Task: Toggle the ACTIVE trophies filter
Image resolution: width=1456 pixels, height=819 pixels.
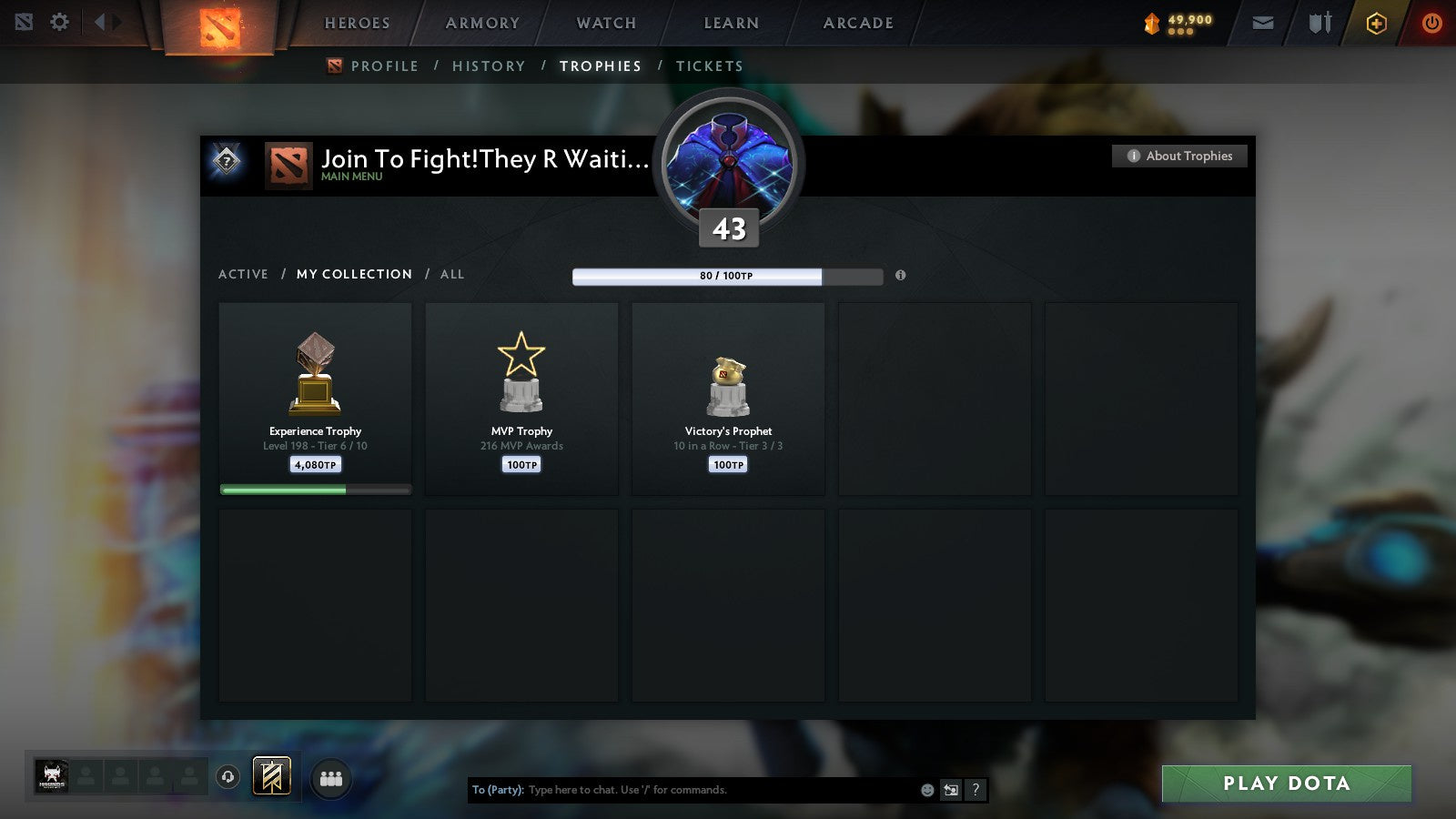Action: 244,274
